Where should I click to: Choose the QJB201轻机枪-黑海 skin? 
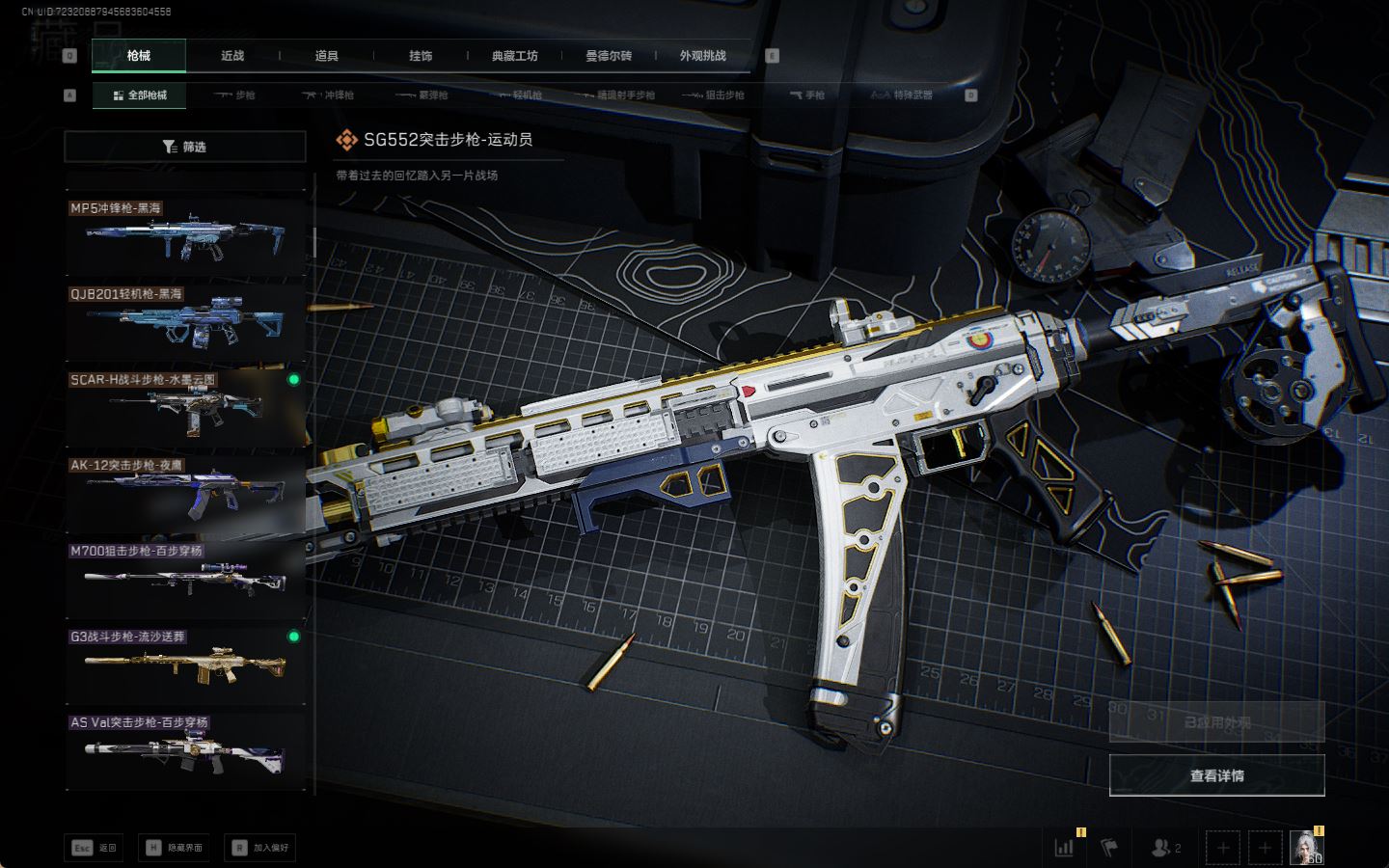pyautogui.click(x=185, y=322)
